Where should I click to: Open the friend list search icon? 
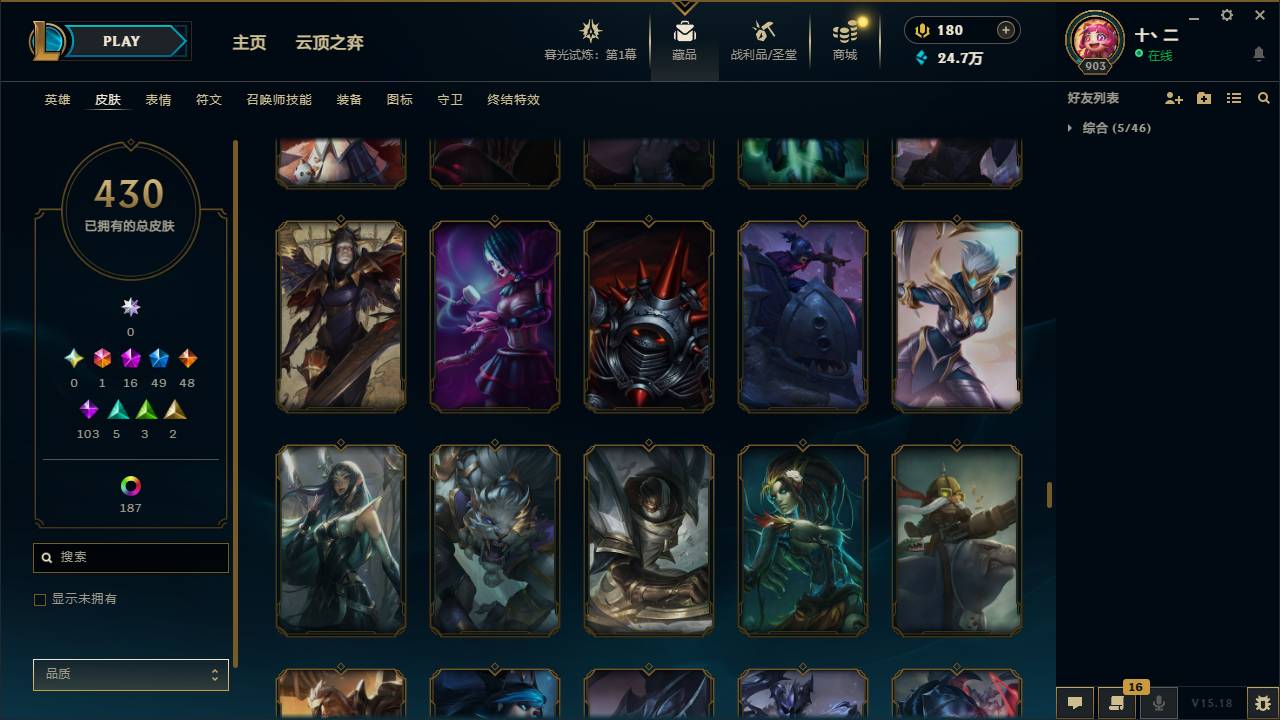[x=1263, y=97]
